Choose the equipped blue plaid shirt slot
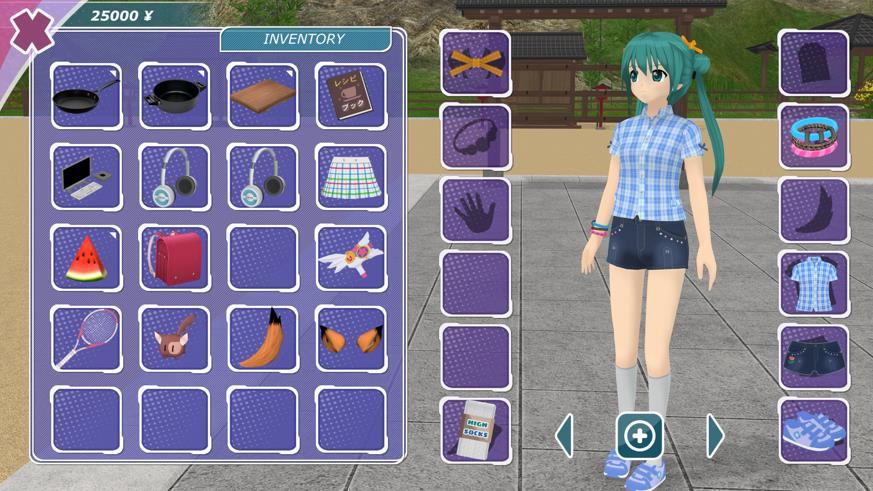This screenshot has width=873, height=491. (813, 284)
